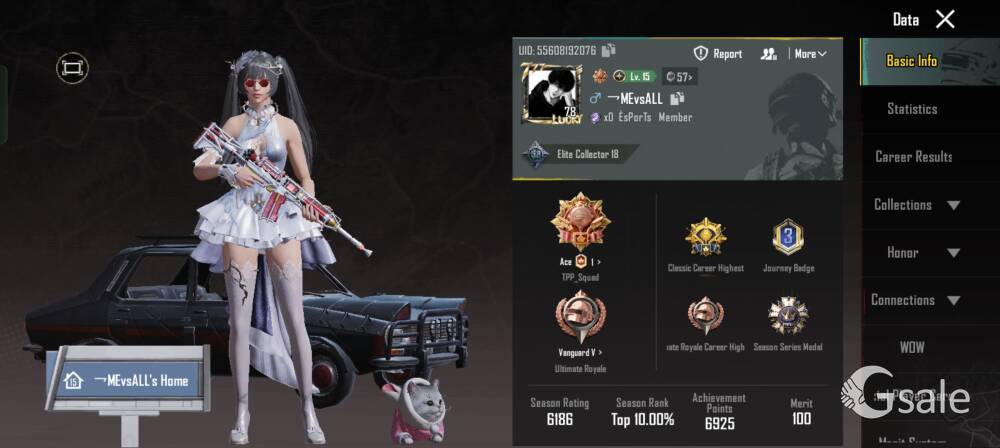
Task: Open the friends icon beside Report
Action: pos(768,54)
